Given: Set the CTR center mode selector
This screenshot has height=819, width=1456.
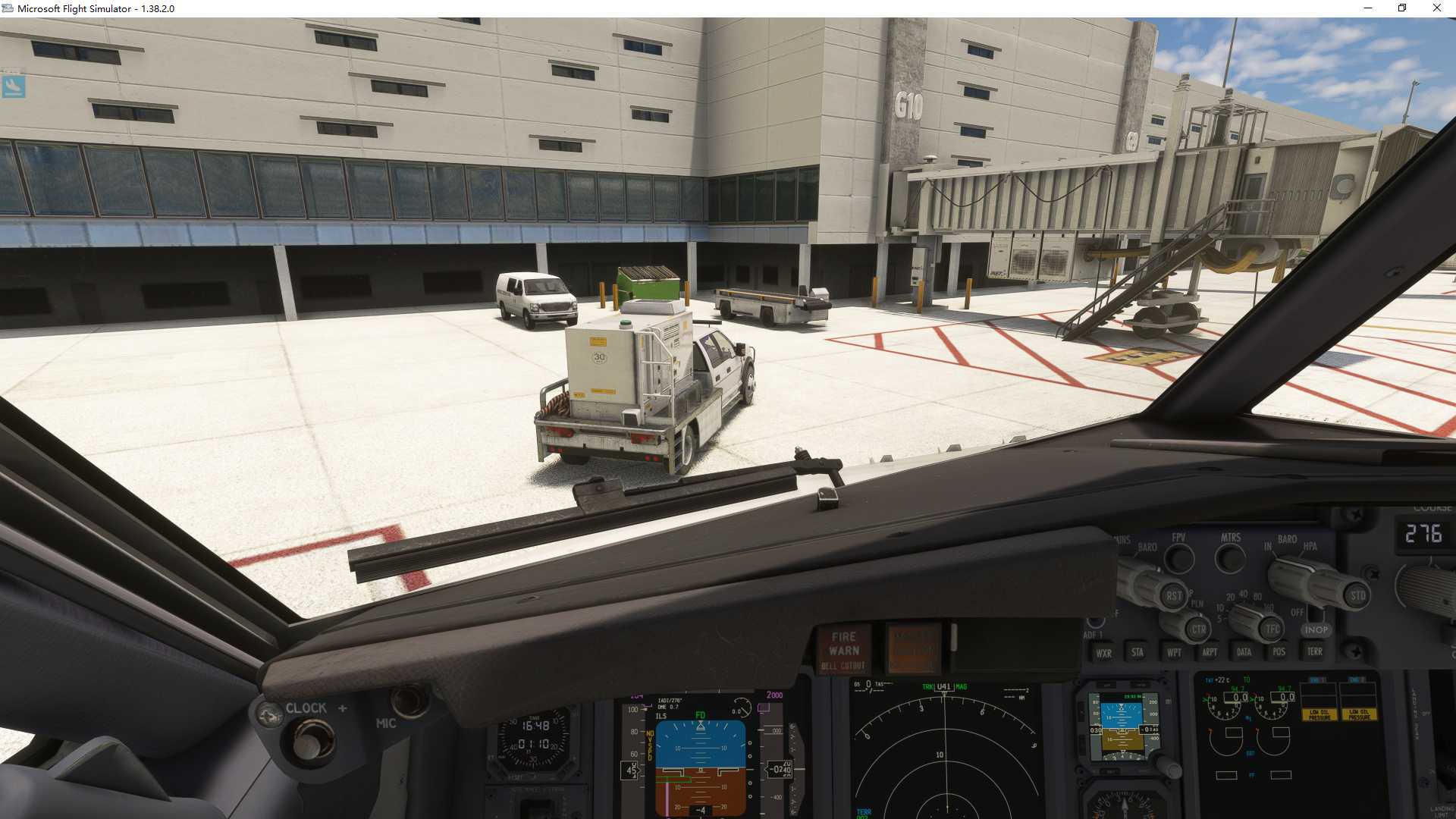Looking at the screenshot, I should click(1199, 629).
